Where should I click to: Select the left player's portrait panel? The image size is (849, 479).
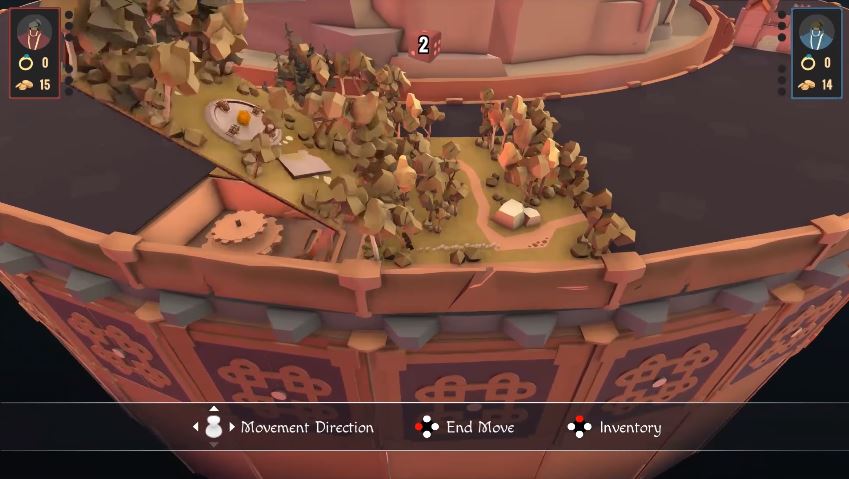[35, 53]
